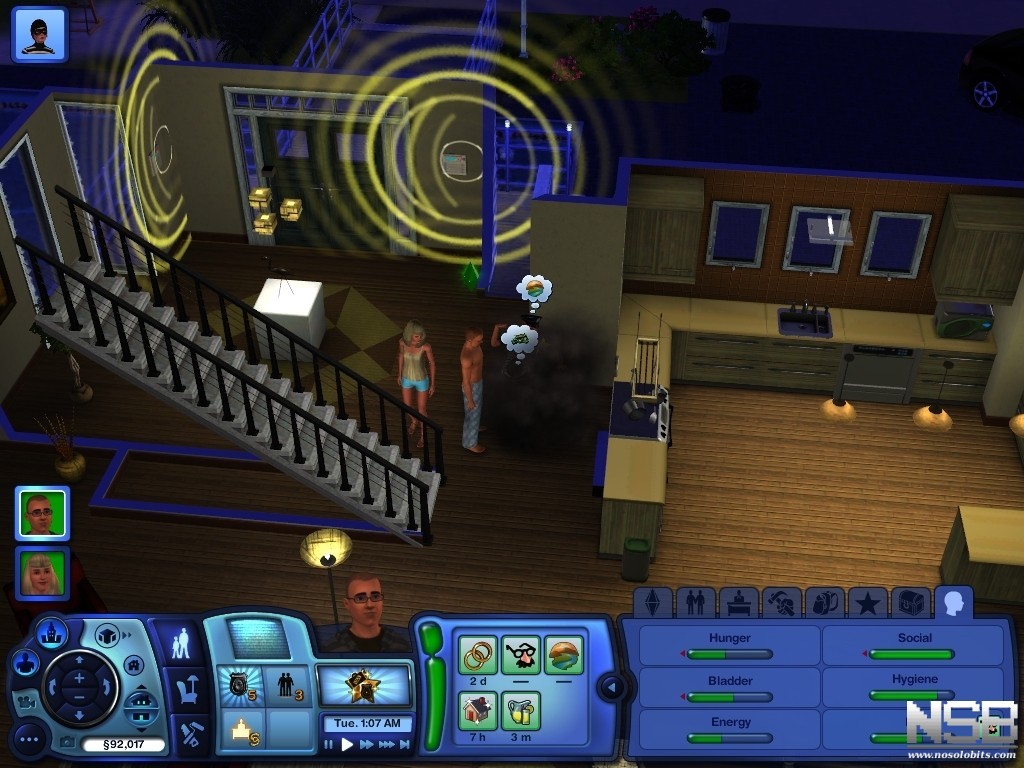Switch to Map View

50,633
